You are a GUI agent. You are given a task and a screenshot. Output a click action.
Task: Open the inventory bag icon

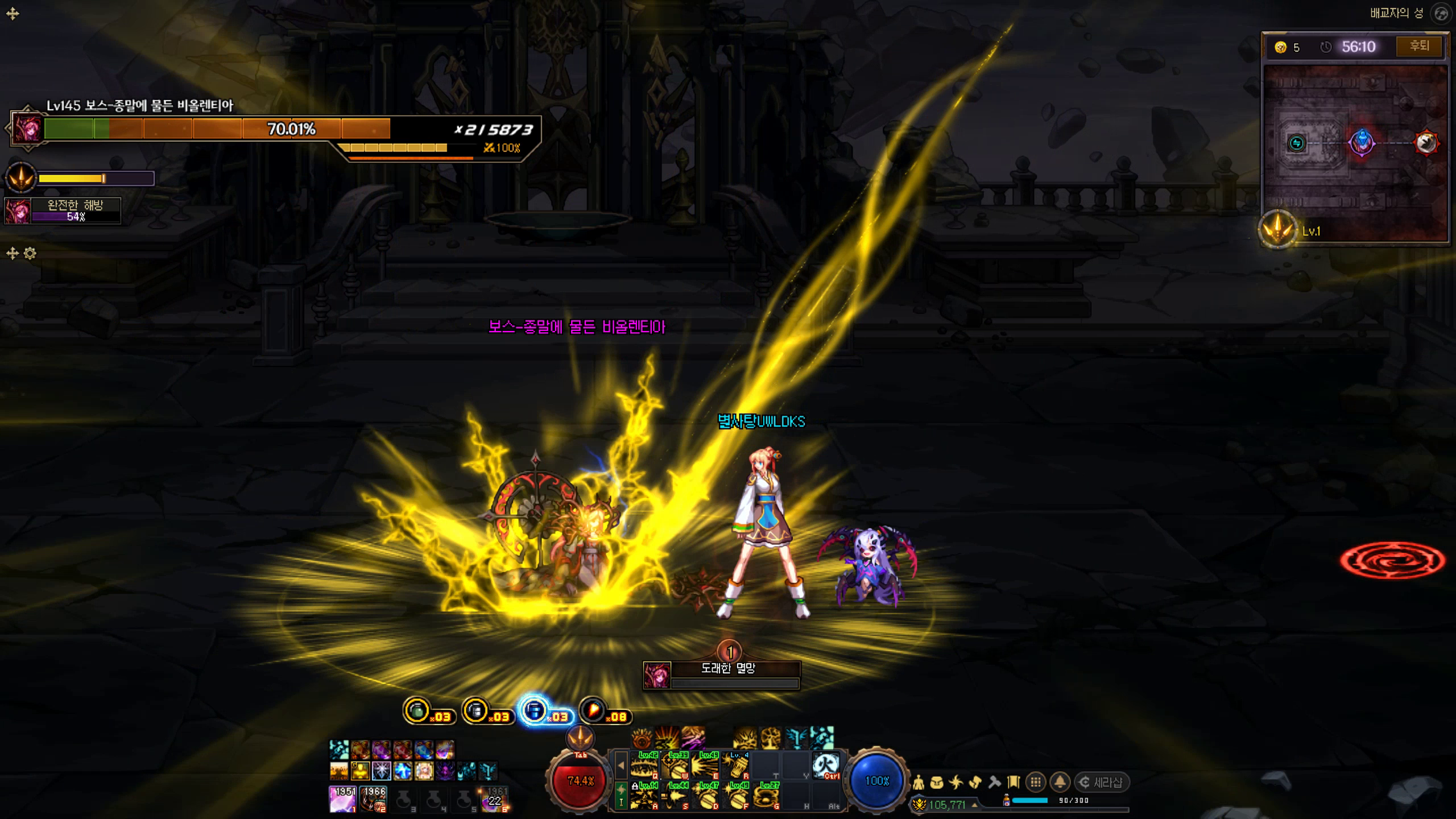click(x=937, y=783)
